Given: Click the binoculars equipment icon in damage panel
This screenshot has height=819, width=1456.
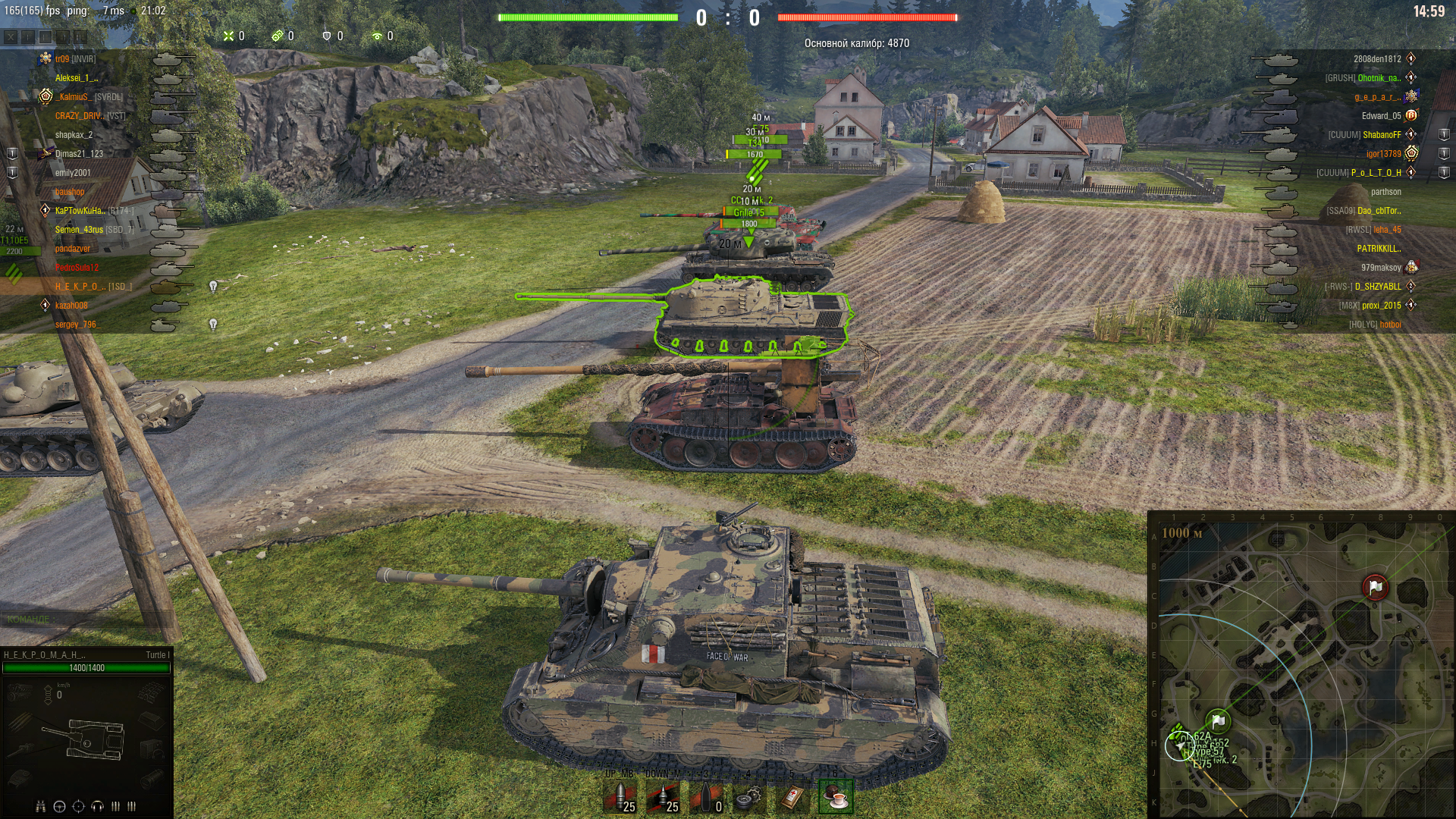Looking at the screenshot, I should 41,806.
